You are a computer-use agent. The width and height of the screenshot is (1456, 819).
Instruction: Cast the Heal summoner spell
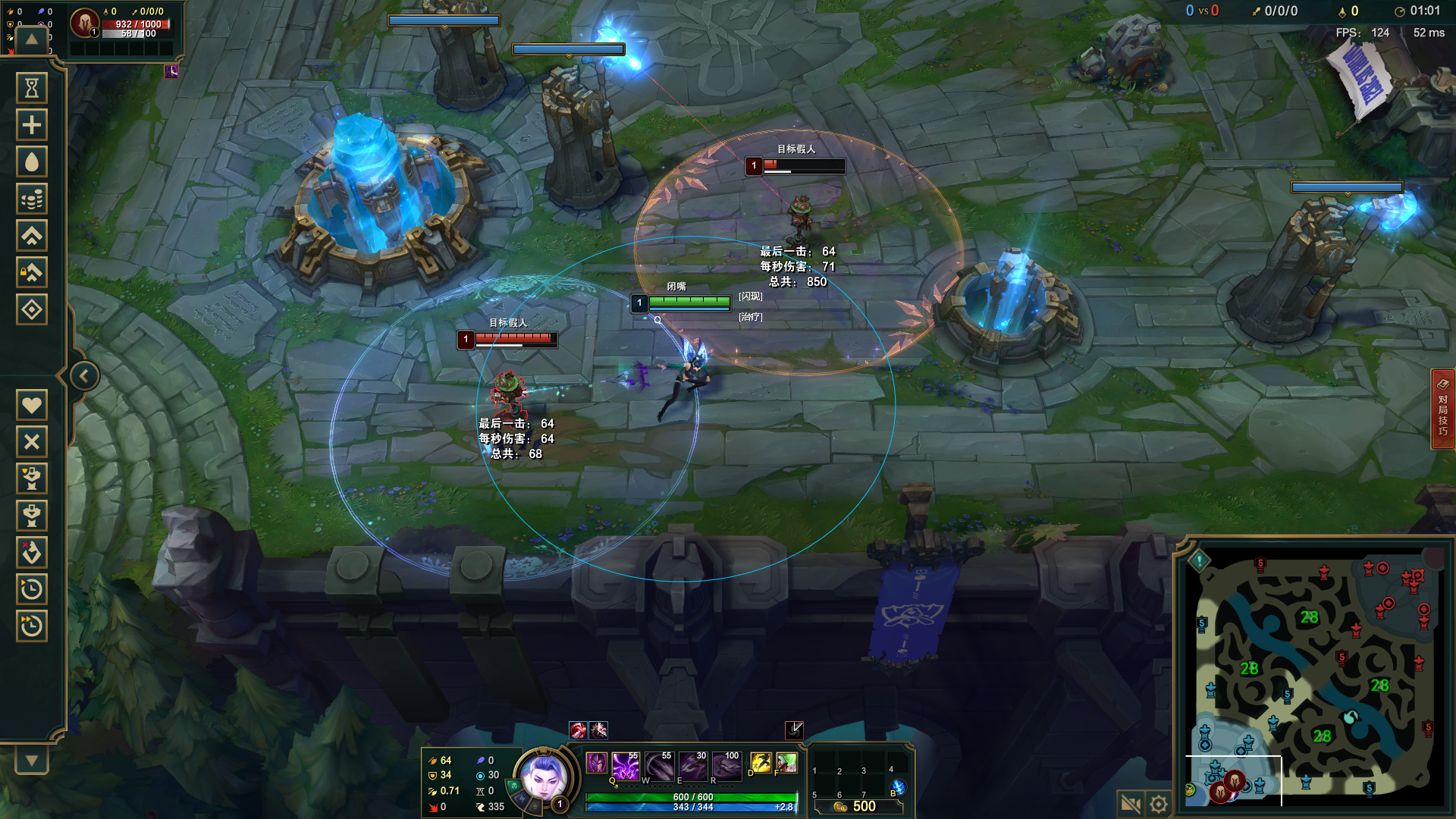[787, 762]
